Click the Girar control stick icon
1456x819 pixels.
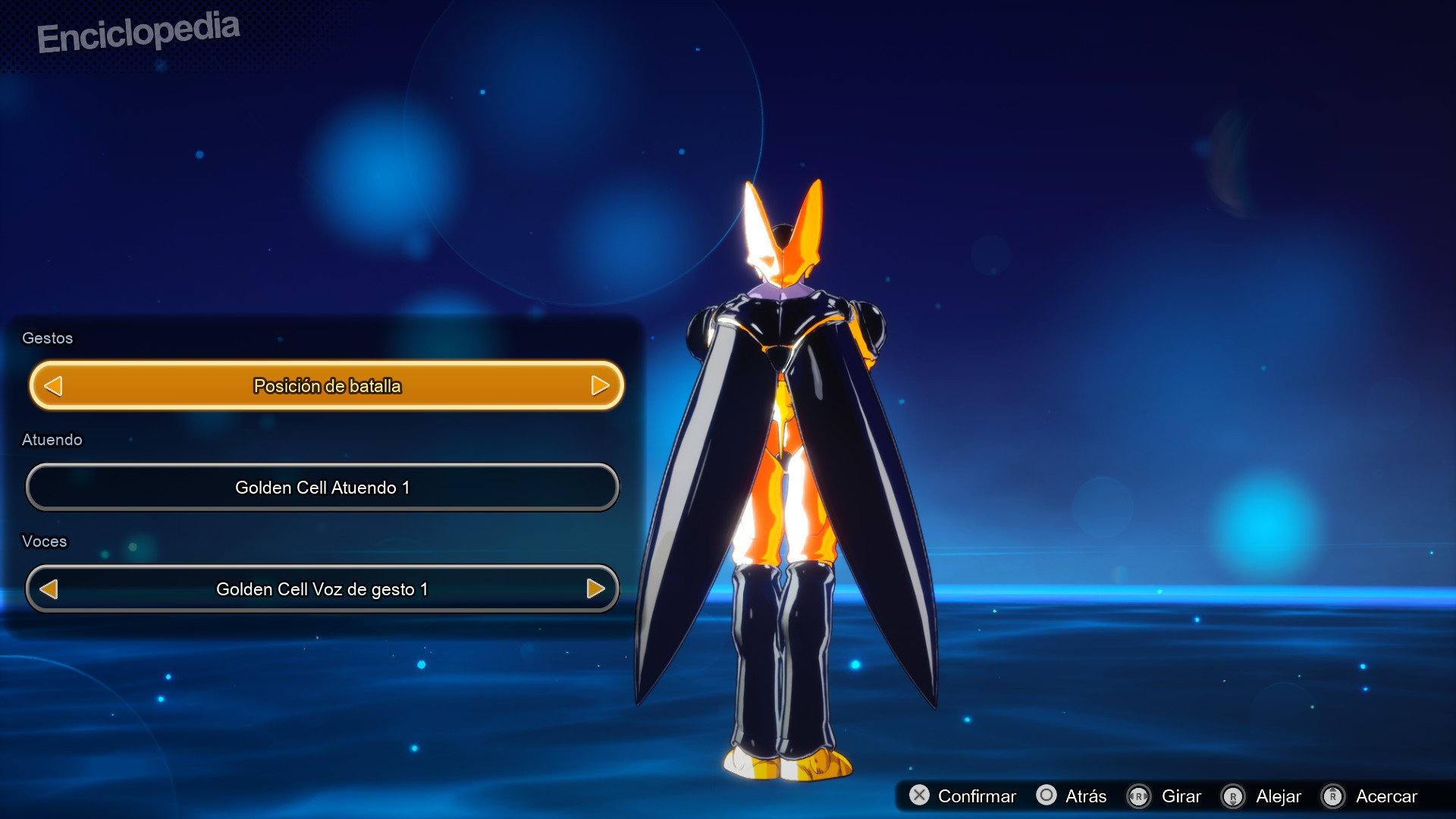(1139, 796)
